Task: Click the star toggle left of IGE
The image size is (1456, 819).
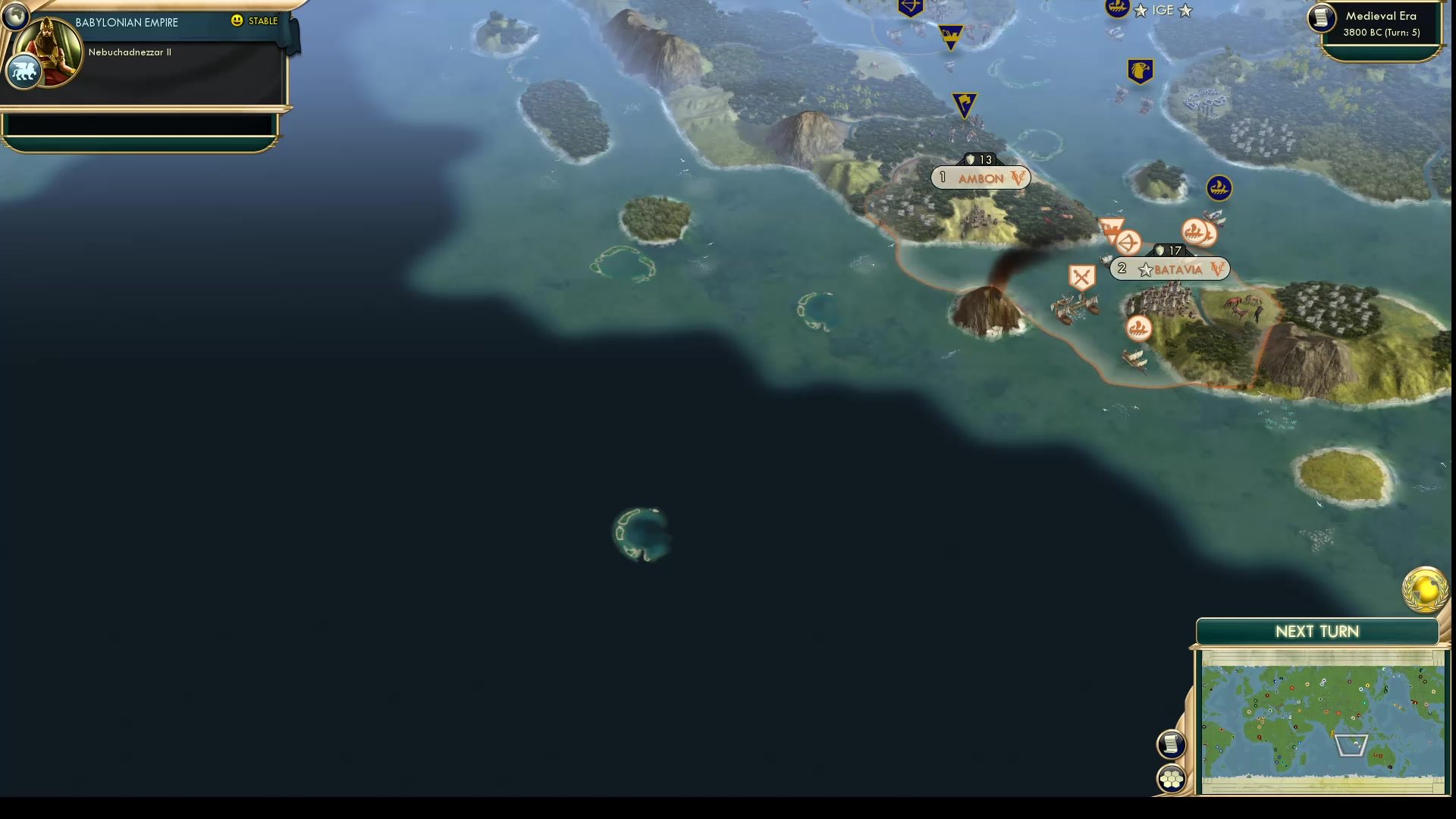Action: (x=1139, y=10)
